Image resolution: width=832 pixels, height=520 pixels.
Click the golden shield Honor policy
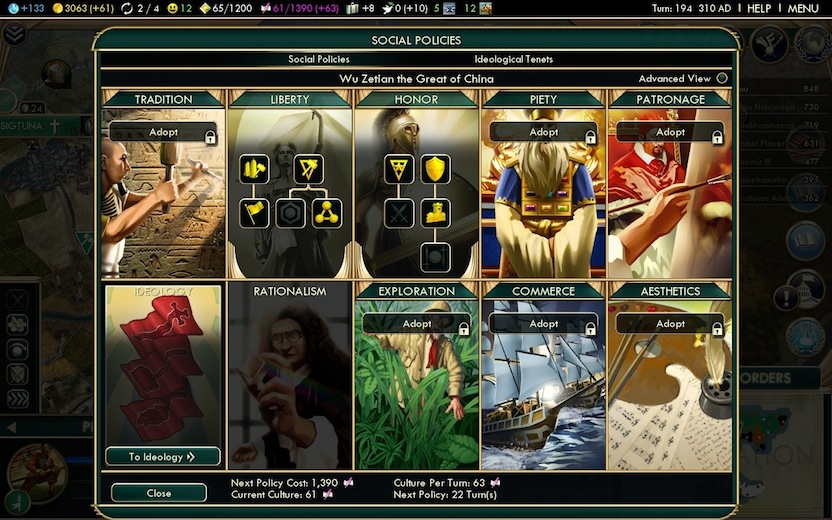(x=435, y=168)
